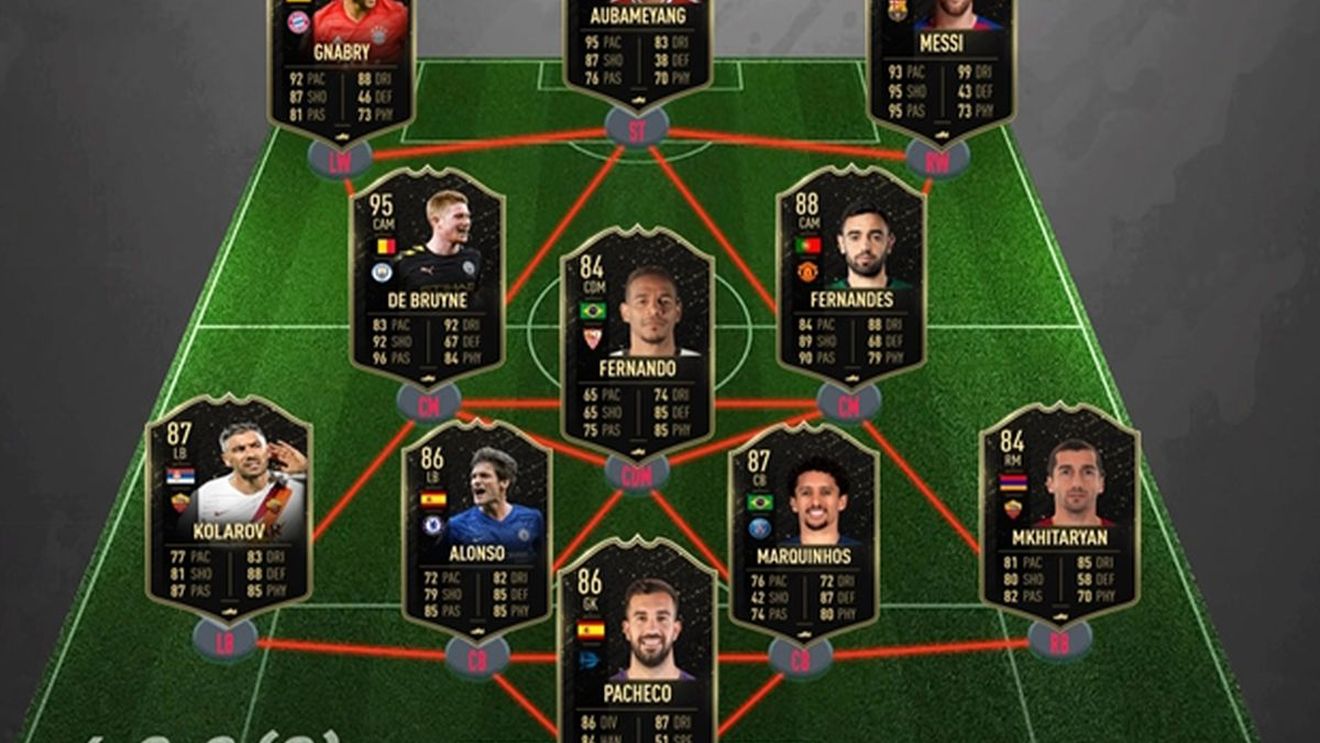Click the Manchester United crest on Fernandes' card
The image size is (1320, 743).
click(807, 272)
